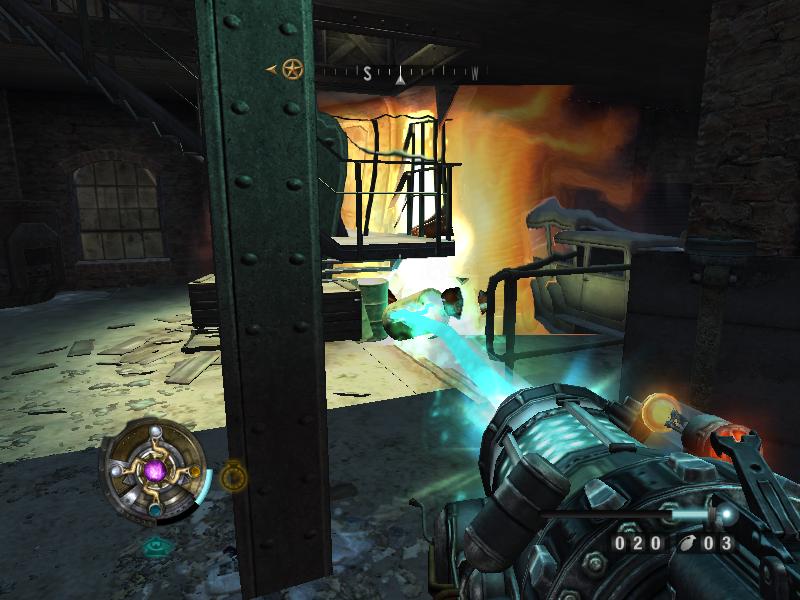The width and height of the screenshot is (800, 600).
Task: Select the gold ring icon beside the medallion
Action: (x=234, y=476)
